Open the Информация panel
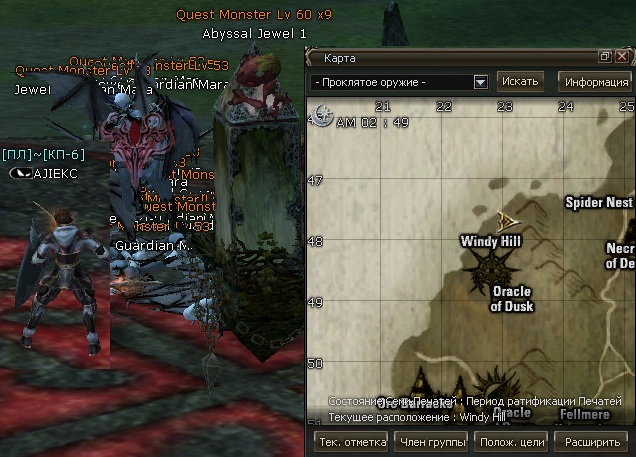Viewport: 636px width, 457px height. [x=596, y=82]
